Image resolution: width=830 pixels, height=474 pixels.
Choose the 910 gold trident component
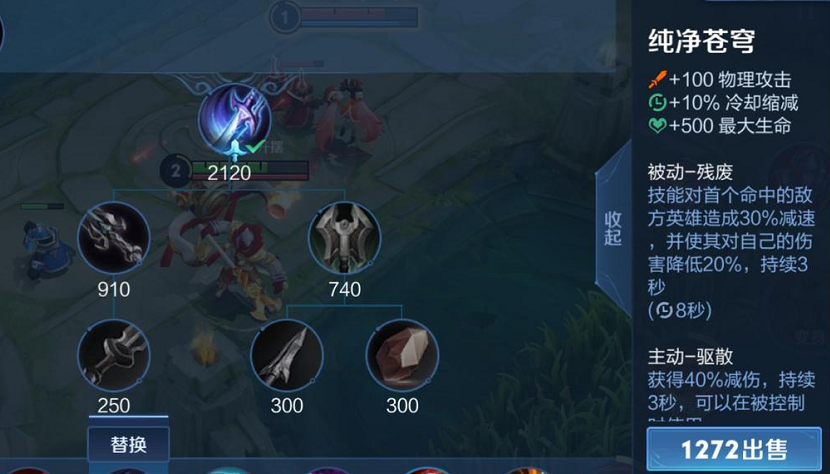coord(113,238)
